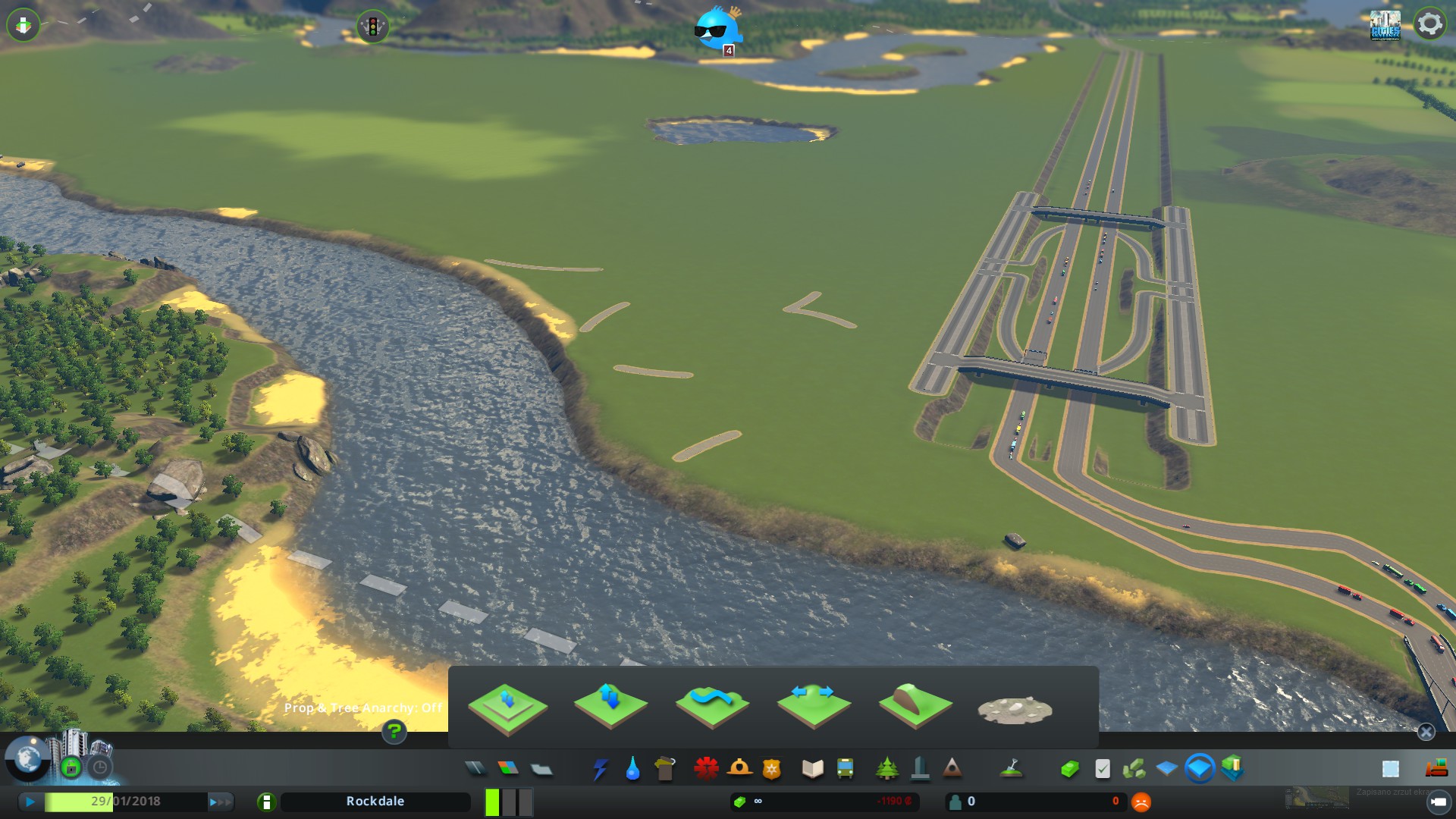Open the Chirper blue bird feed

click(716, 29)
